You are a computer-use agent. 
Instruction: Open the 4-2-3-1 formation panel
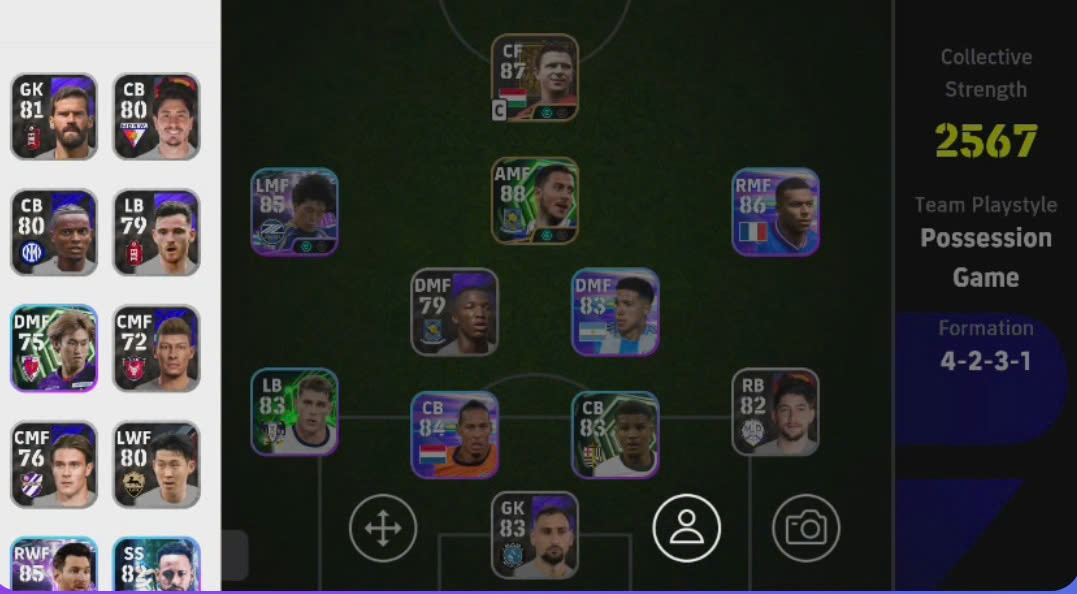click(985, 362)
